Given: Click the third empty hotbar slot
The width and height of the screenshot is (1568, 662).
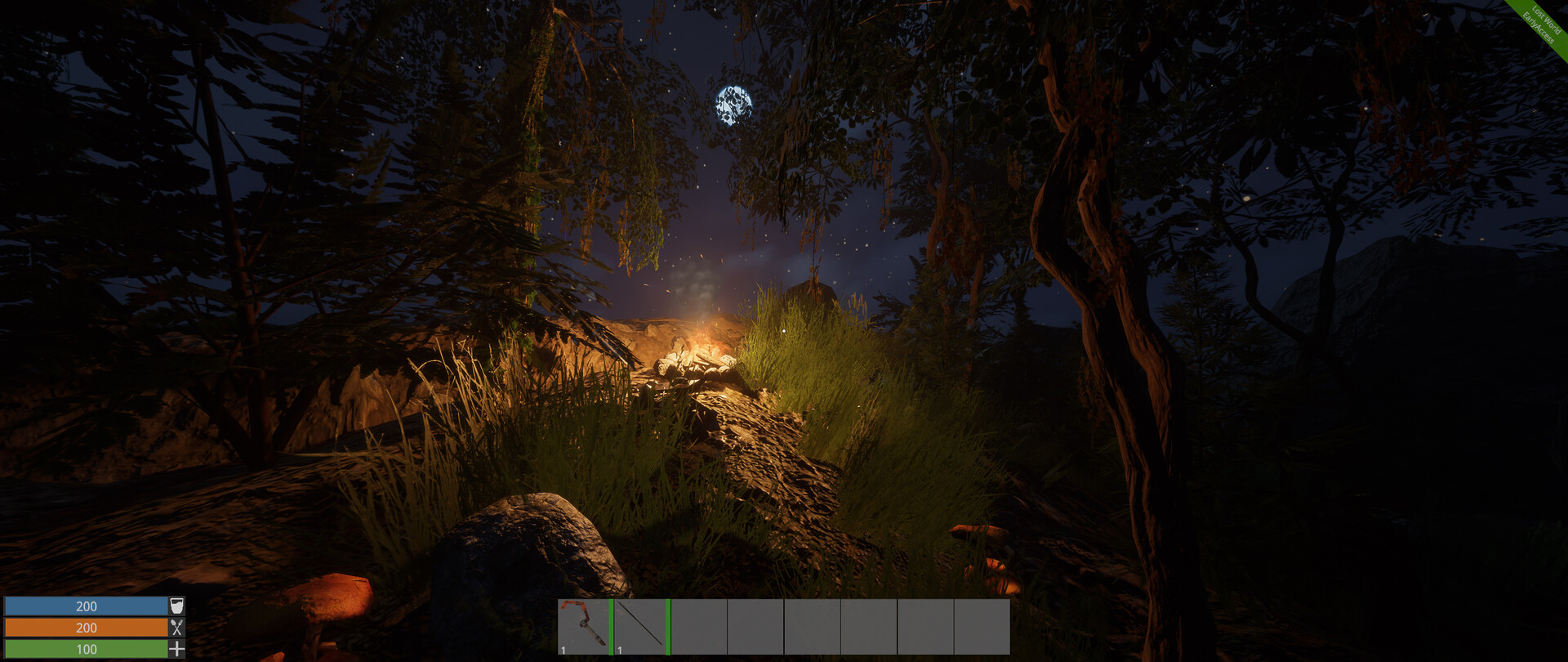Looking at the screenshot, I should click(698, 627).
